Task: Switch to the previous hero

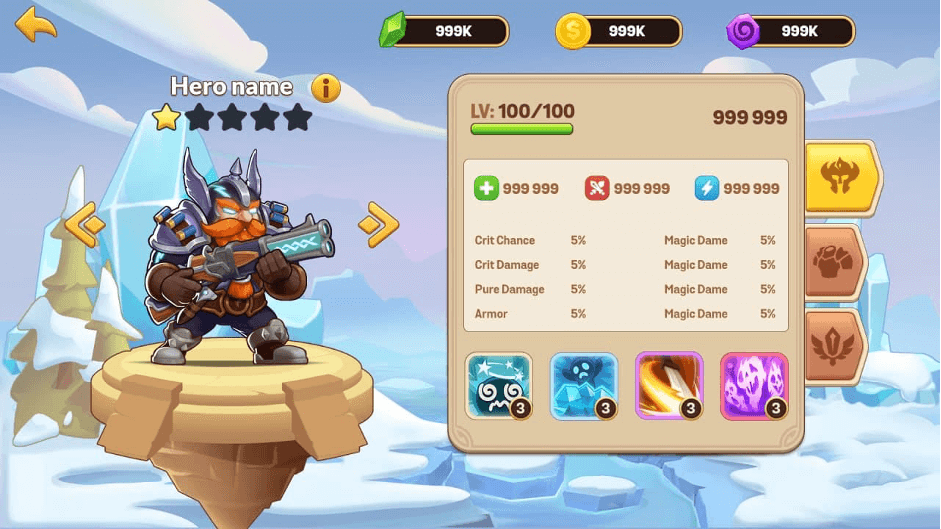Action: point(86,224)
